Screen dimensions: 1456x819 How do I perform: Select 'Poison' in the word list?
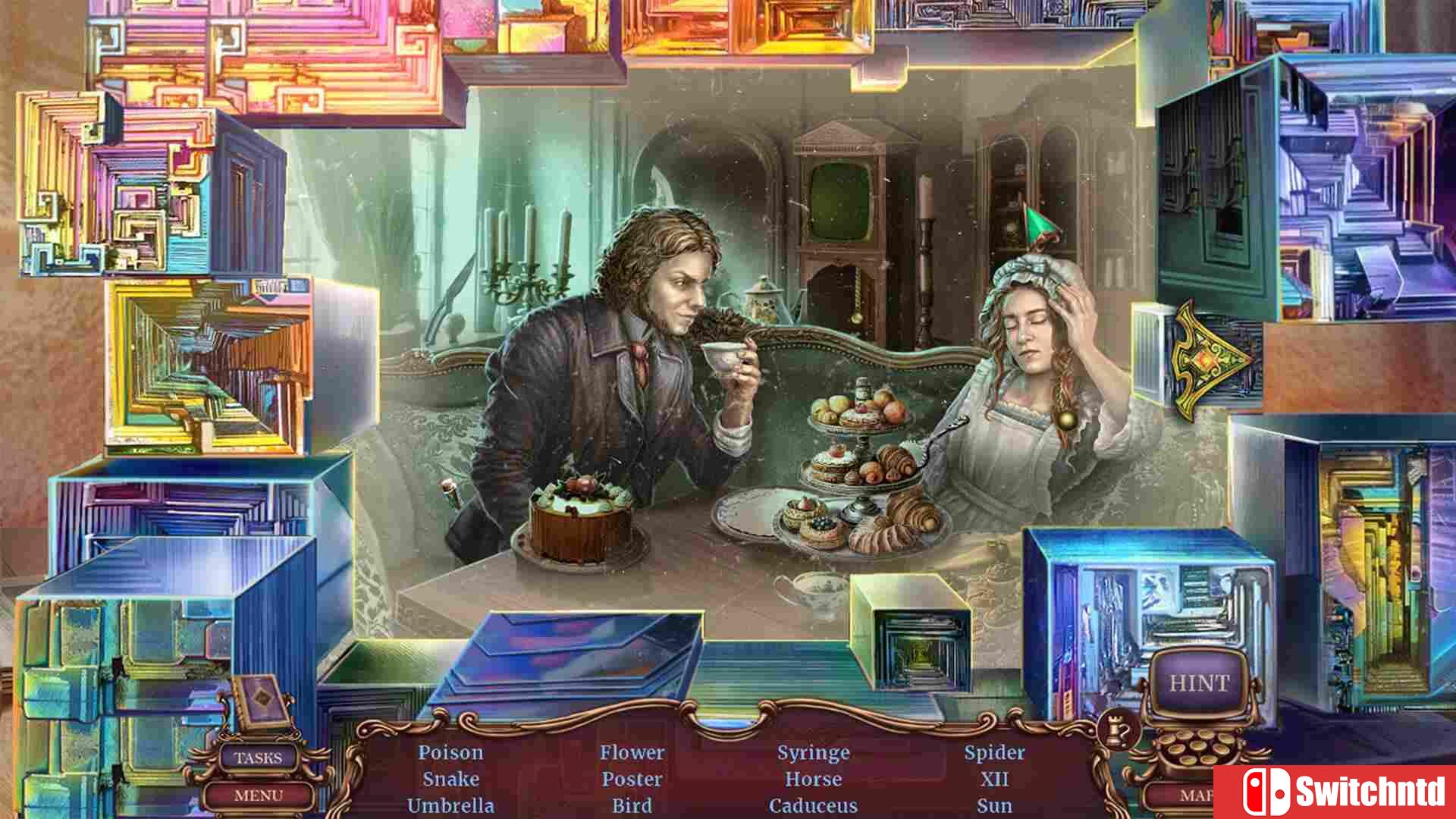tap(450, 753)
